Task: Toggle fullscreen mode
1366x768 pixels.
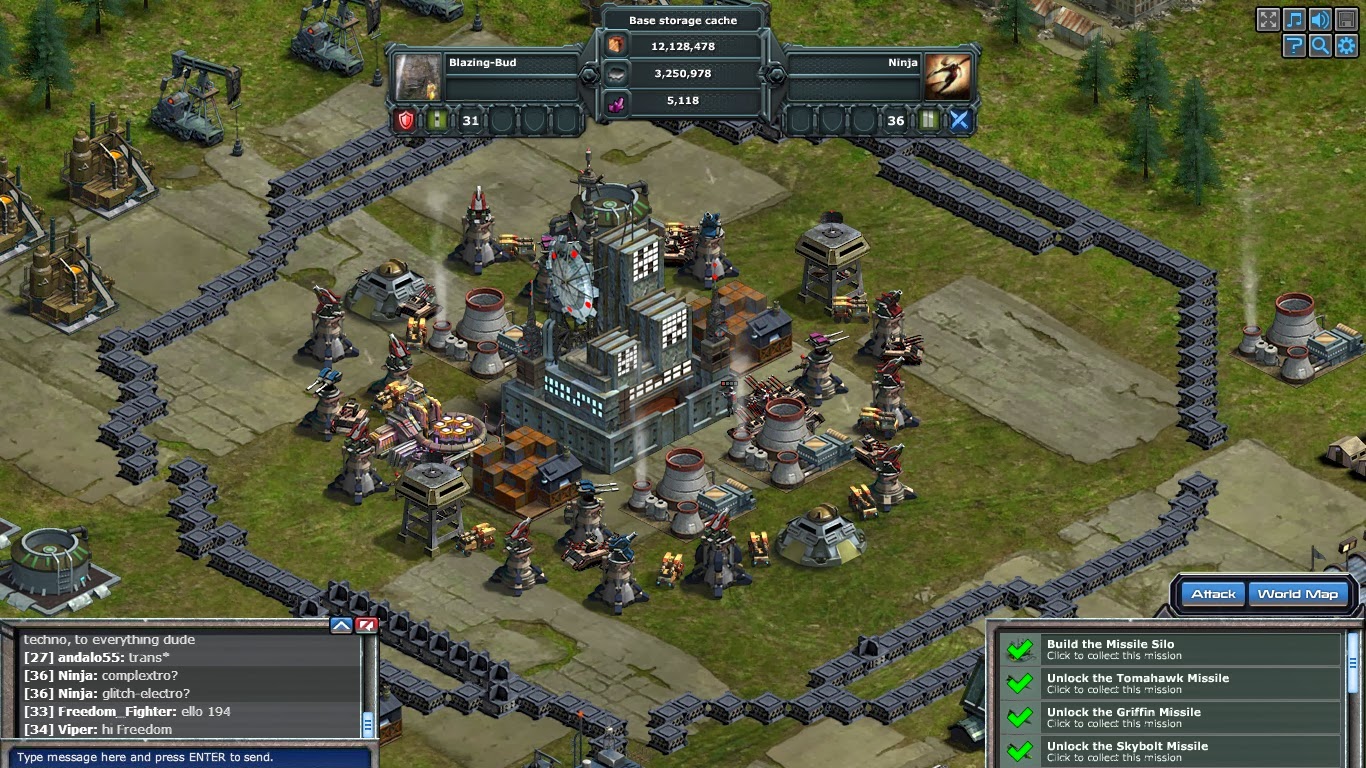Action: [x=1268, y=20]
